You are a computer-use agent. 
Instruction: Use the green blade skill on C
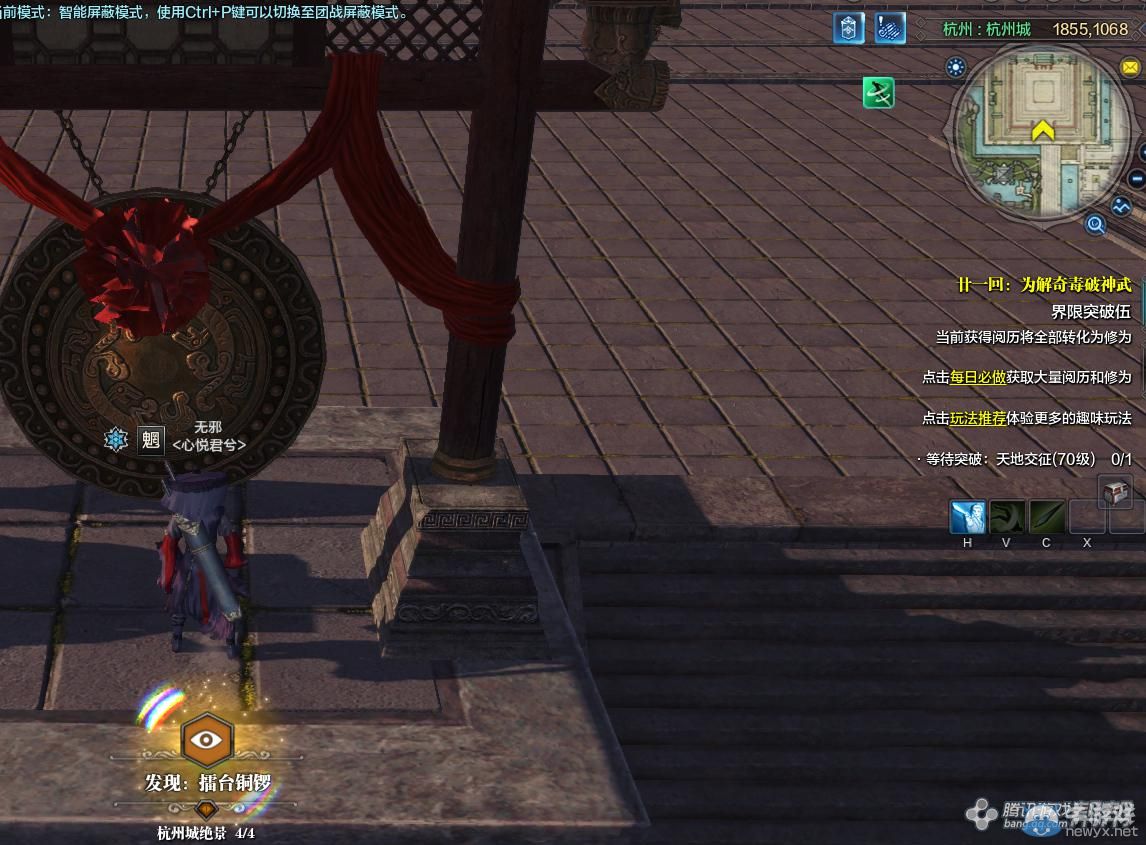(x=1047, y=518)
